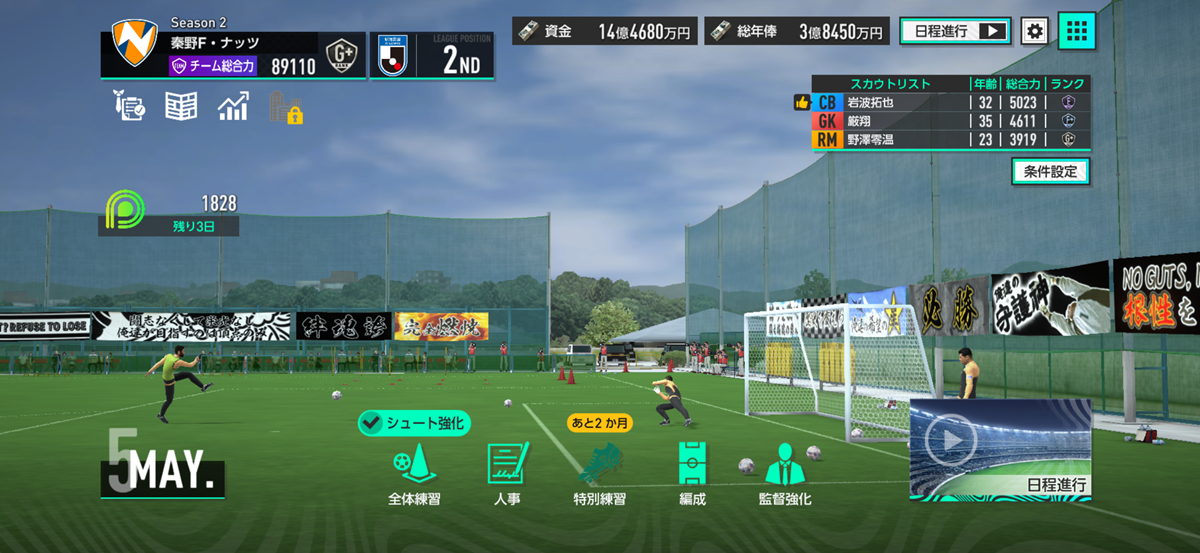Open the bar chart growth icon
The width and height of the screenshot is (1200, 553).
[x=233, y=106]
